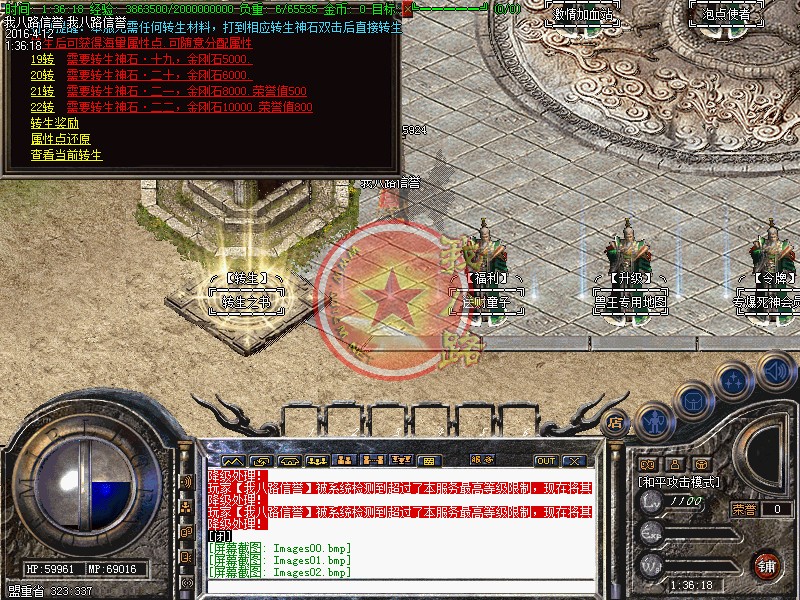The image size is (800, 600).
Task: Close game with the chat bar X button
Action: 573,461
